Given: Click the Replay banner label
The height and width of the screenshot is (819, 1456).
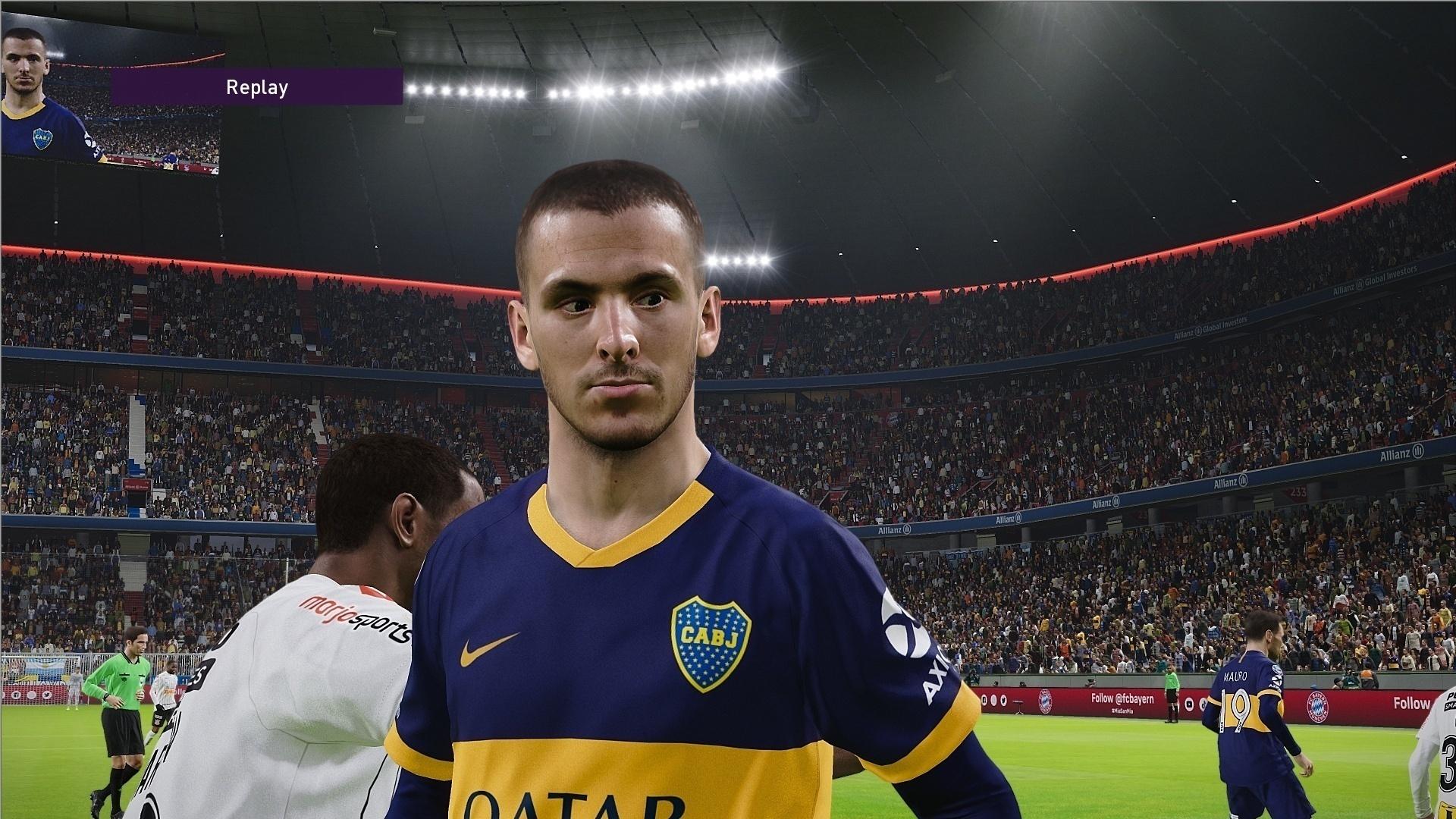Looking at the screenshot, I should click(x=256, y=86).
